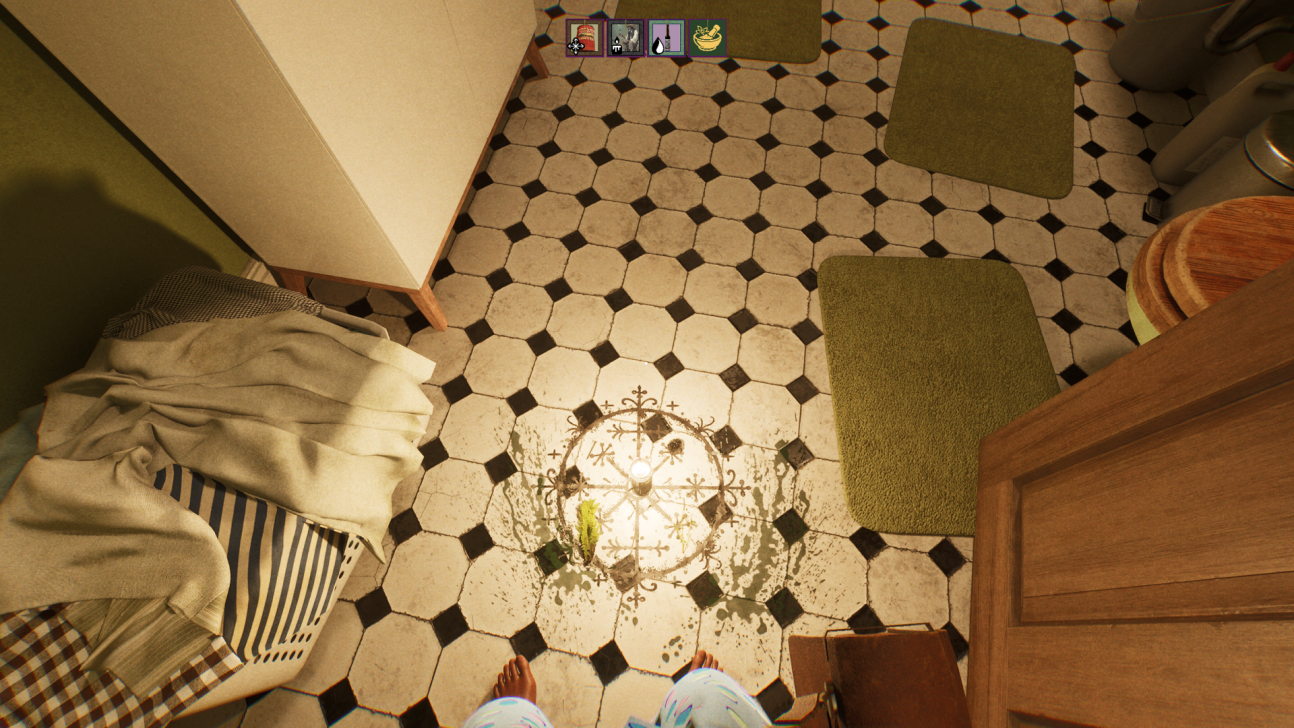This screenshot has width=1294, height=728.
Task: Select the red tin item in the hotbar
Action: (584, 38)
